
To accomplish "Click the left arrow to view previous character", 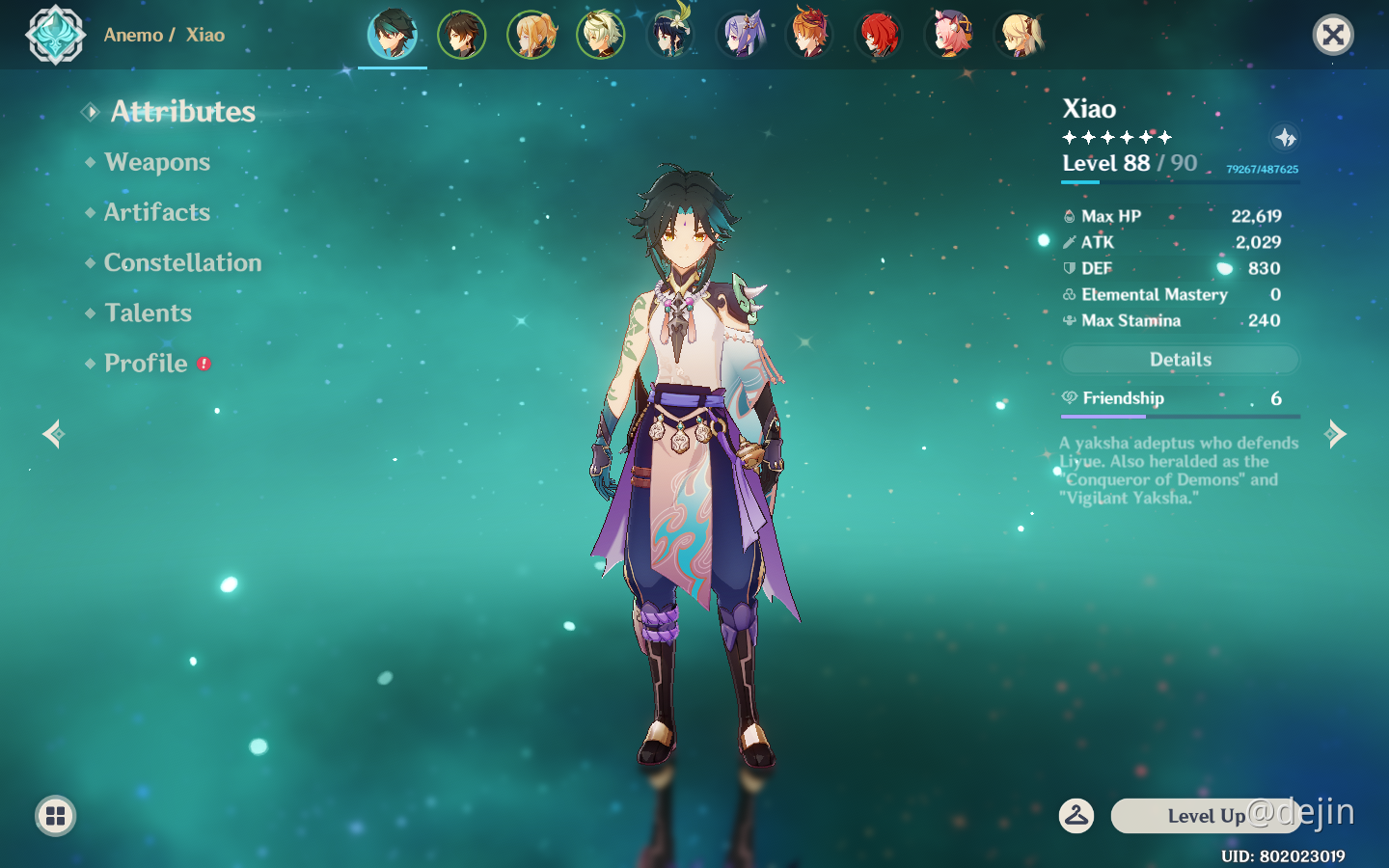I will [x=53, y=434].
